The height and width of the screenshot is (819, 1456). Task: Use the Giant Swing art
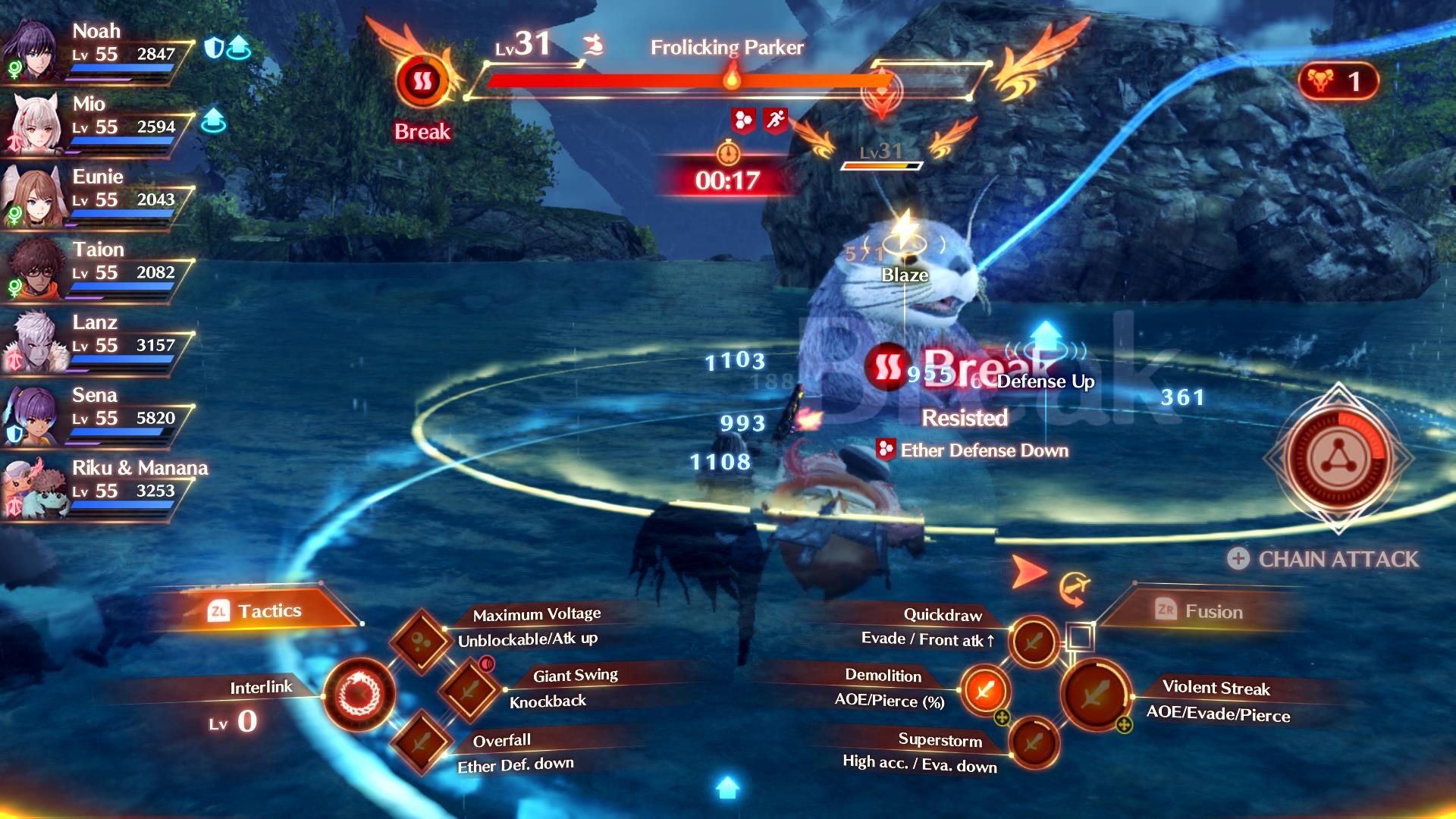470,689
